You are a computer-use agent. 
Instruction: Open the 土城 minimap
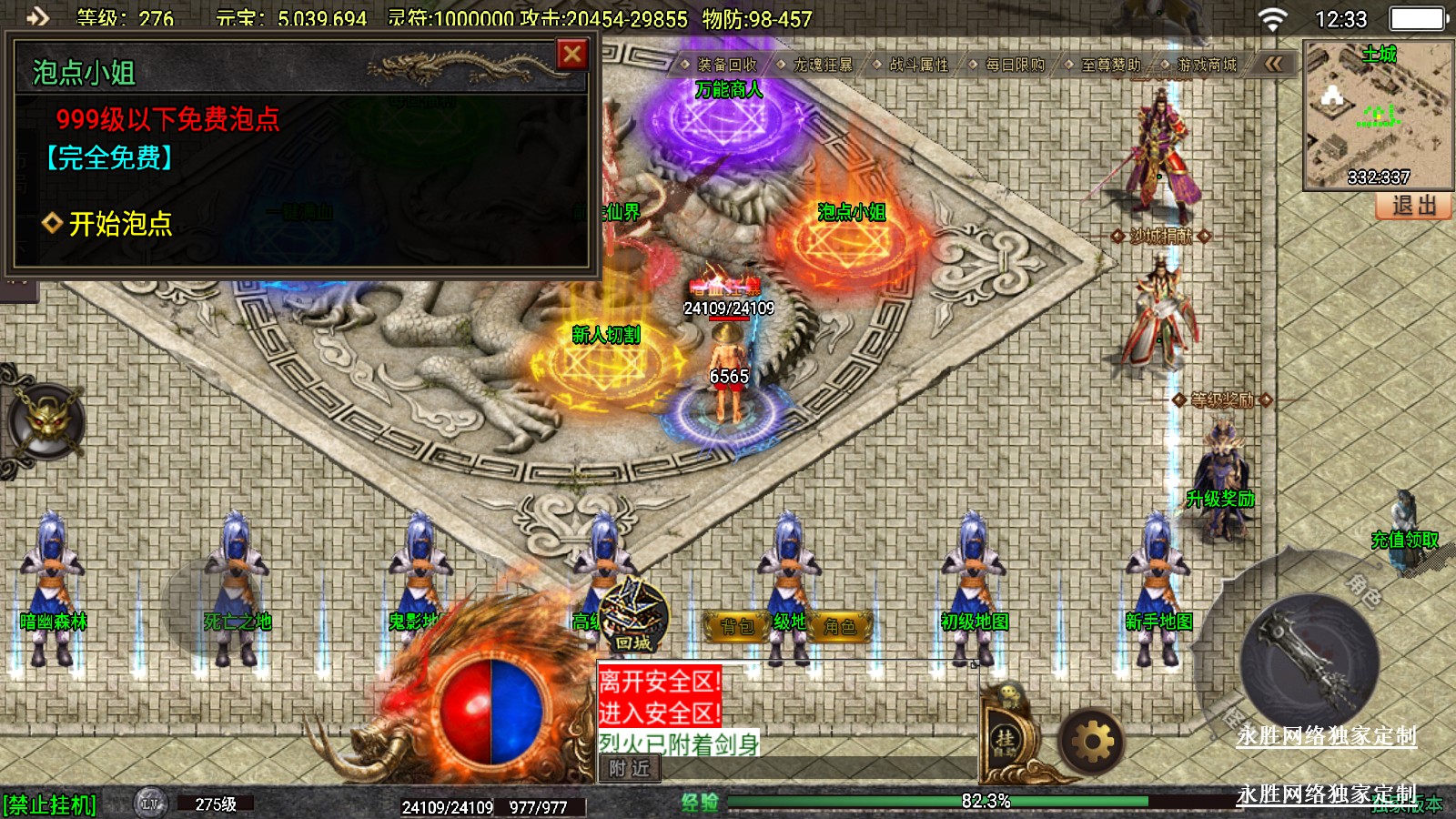pyautogui.click(x=1378, y=114)
